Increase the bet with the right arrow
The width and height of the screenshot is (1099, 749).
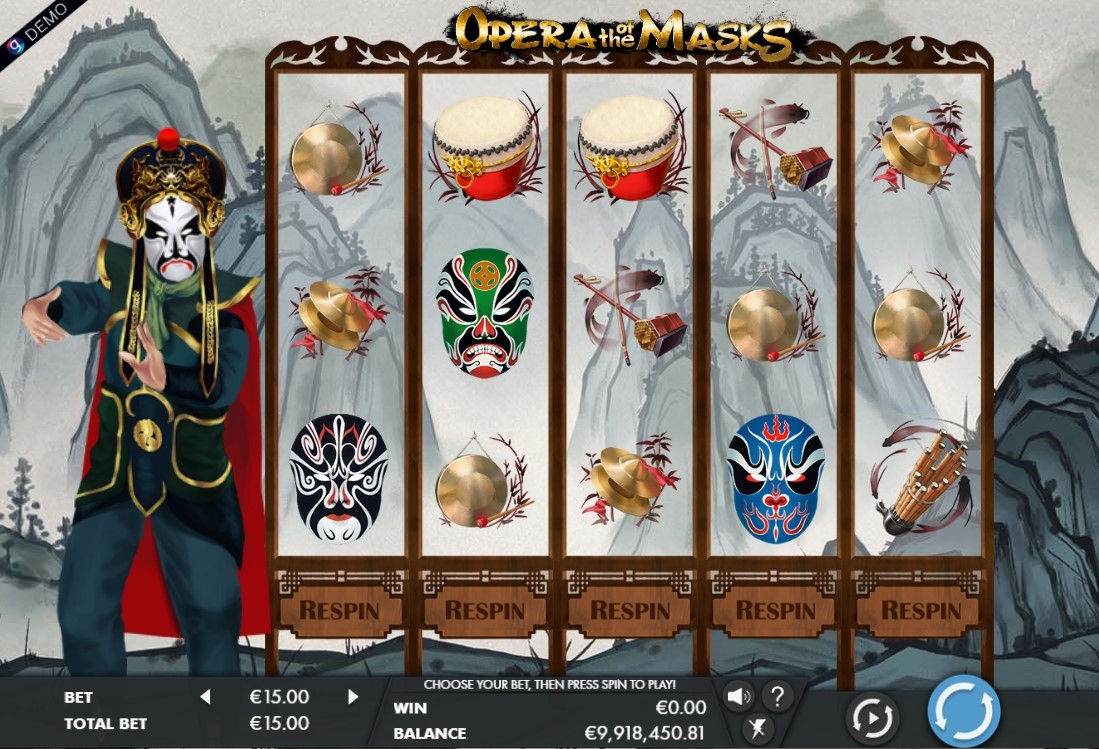click(x=353, y=697)
